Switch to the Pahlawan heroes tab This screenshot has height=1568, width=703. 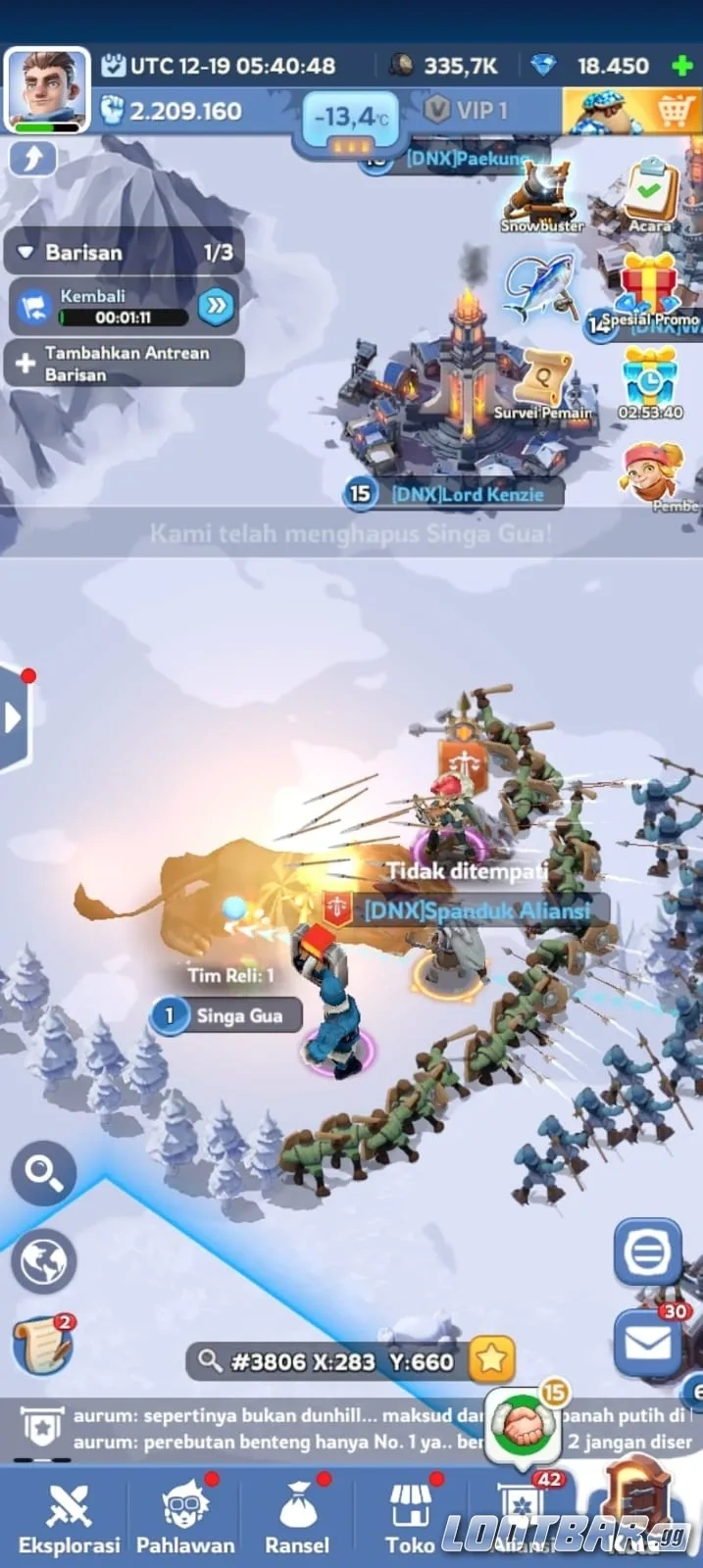point(185,1515)
